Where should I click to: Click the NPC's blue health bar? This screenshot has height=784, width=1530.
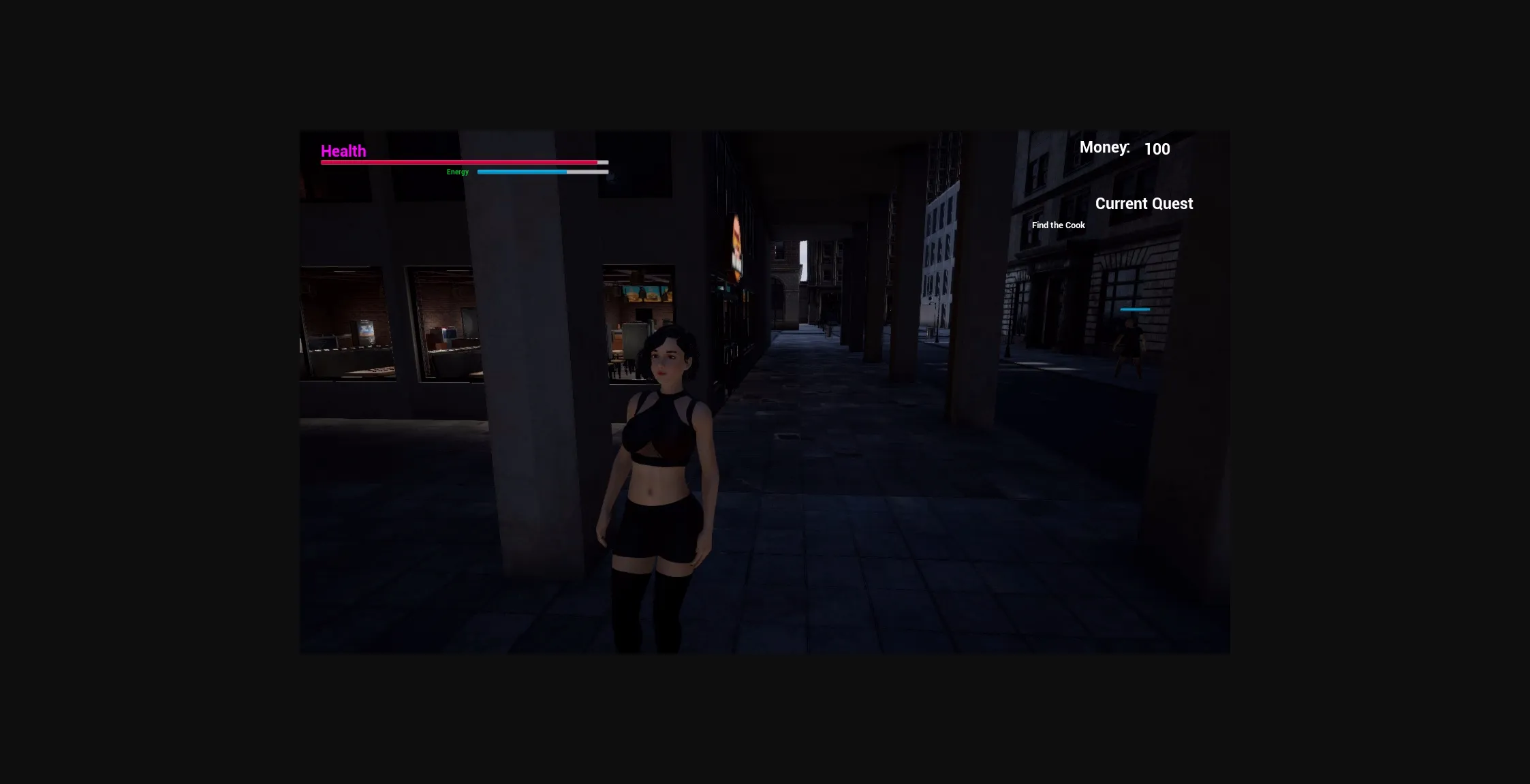[x=1134, y=309]
